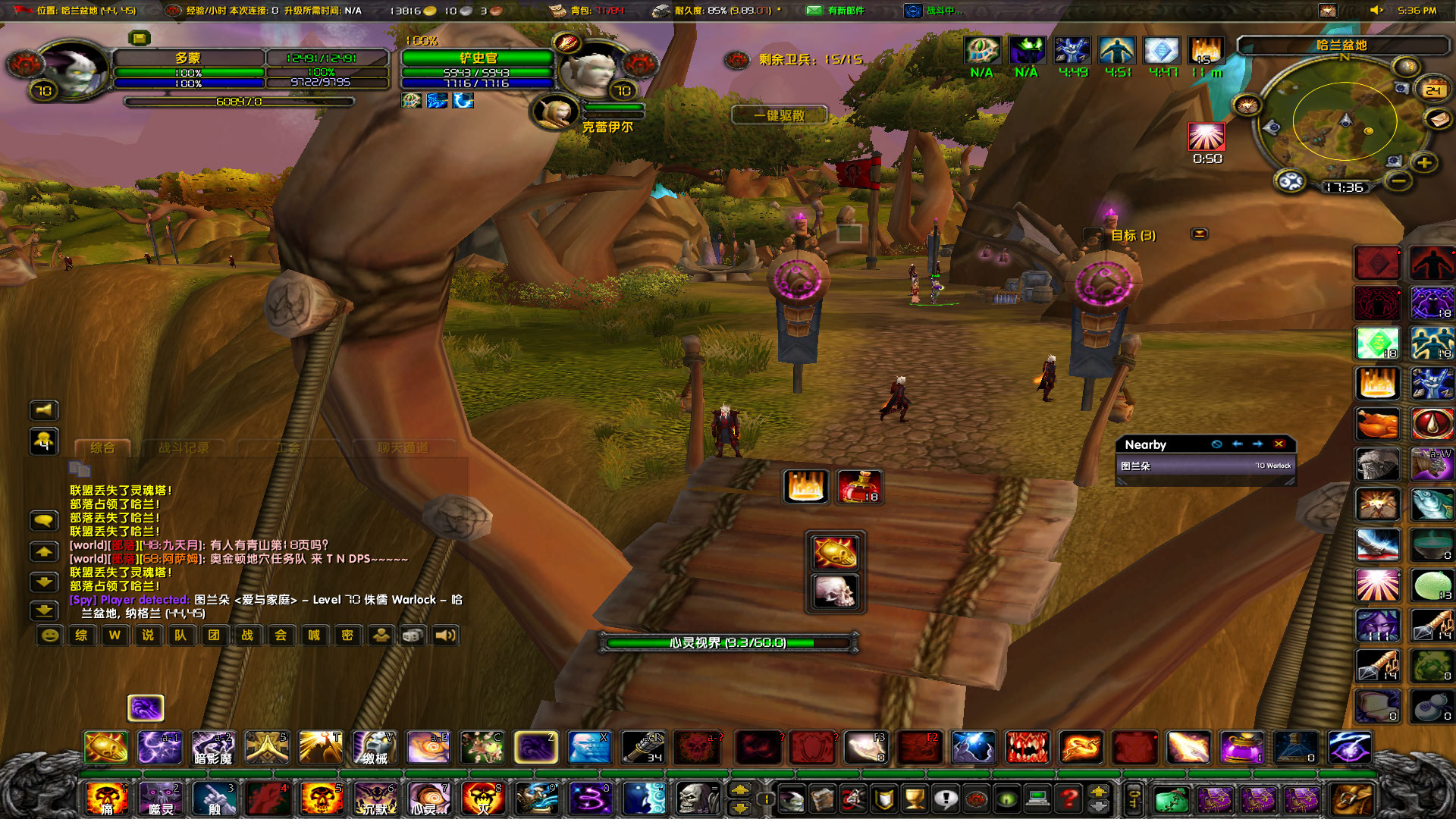Screen dimensions: 1456x819
Task: Click the 缴械 ability icon
Action: [375, 748]
